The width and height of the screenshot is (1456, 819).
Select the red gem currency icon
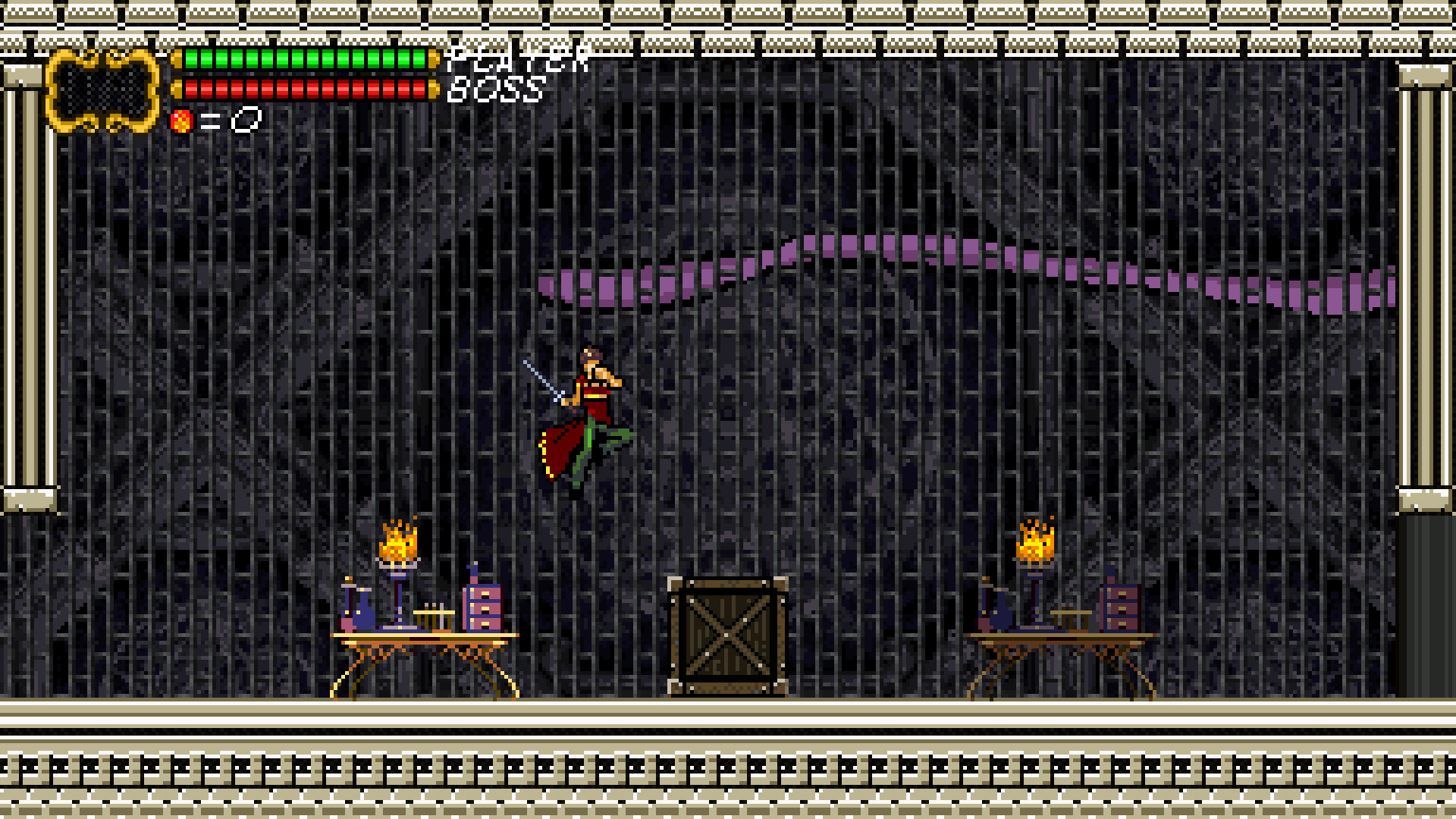(182, 121)
